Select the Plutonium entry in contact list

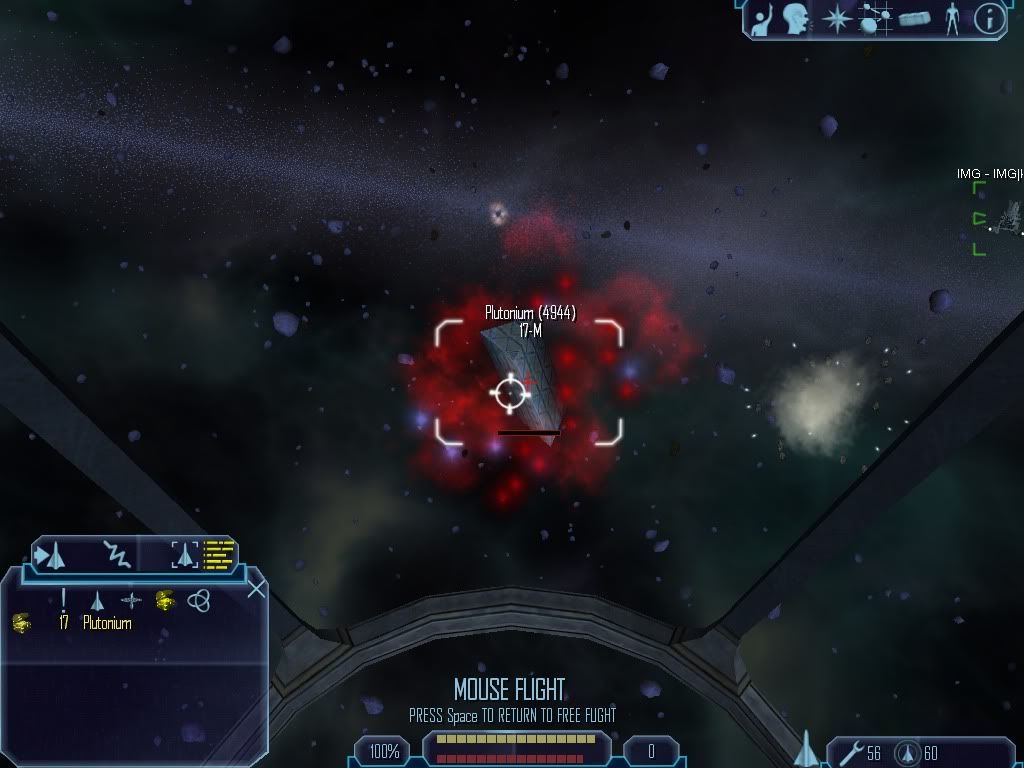pos(107,623)
